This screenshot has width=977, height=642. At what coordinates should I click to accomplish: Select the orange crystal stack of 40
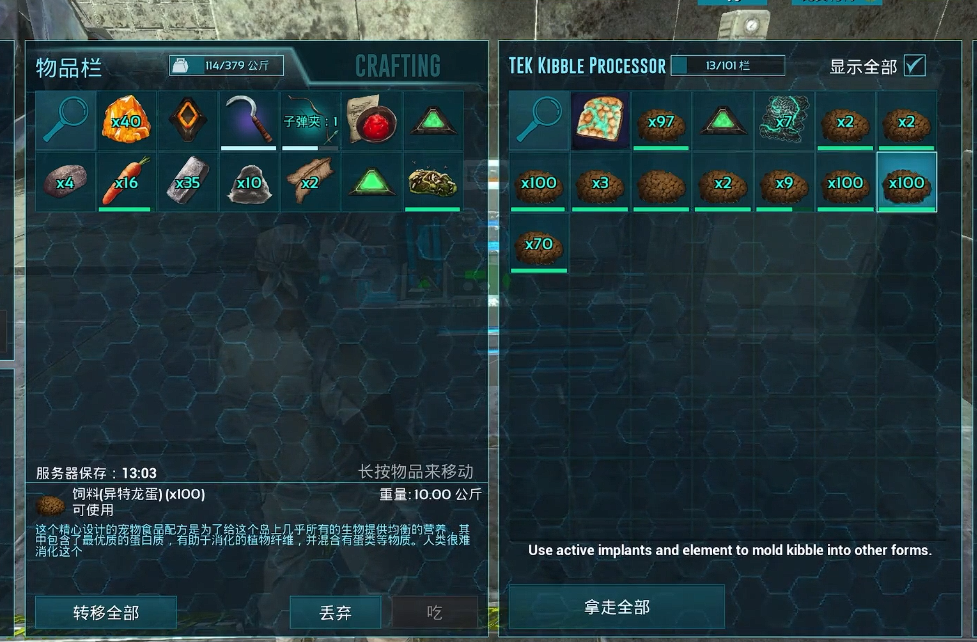pos(126,121)
